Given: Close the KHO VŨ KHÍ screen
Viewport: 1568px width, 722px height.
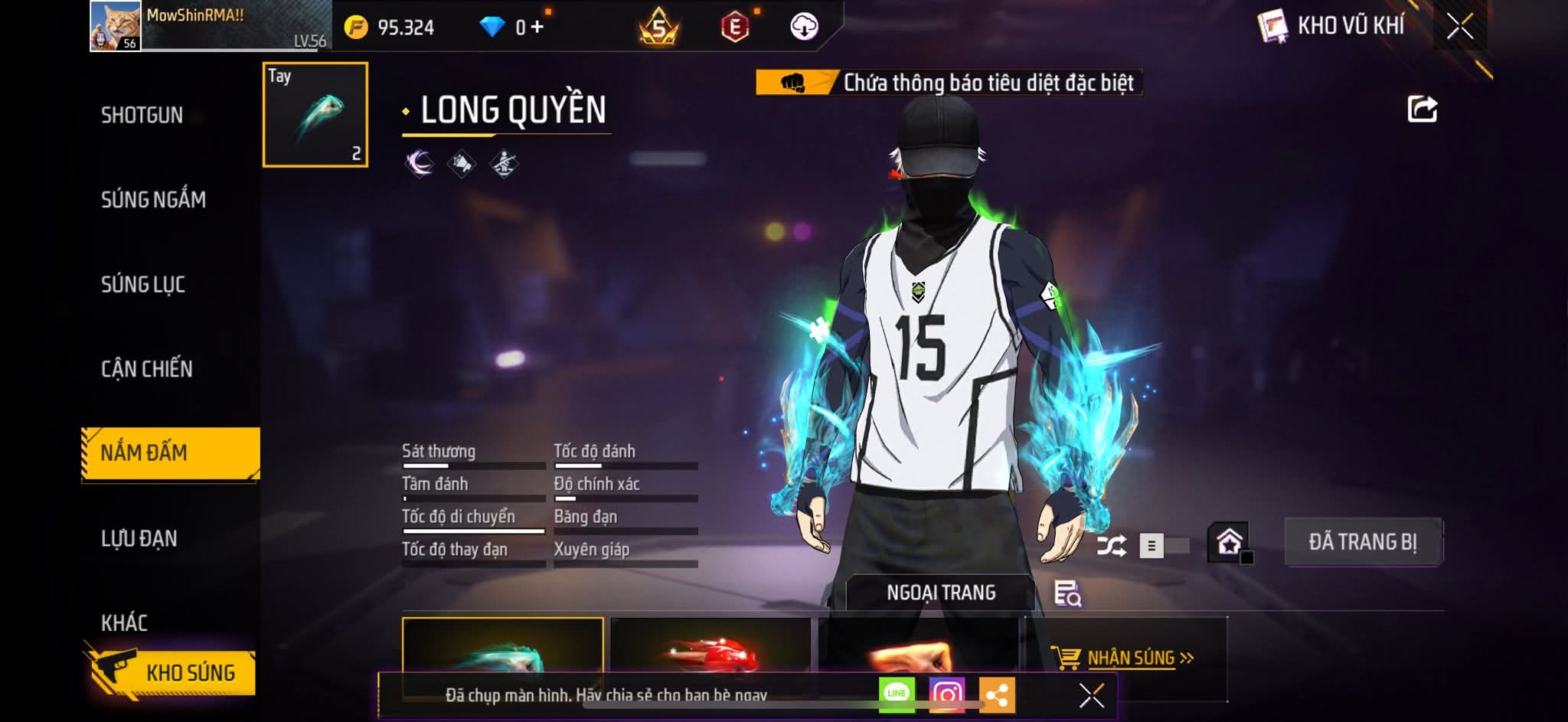Looking at the screenshot, I should click(x=1459, y=27).
